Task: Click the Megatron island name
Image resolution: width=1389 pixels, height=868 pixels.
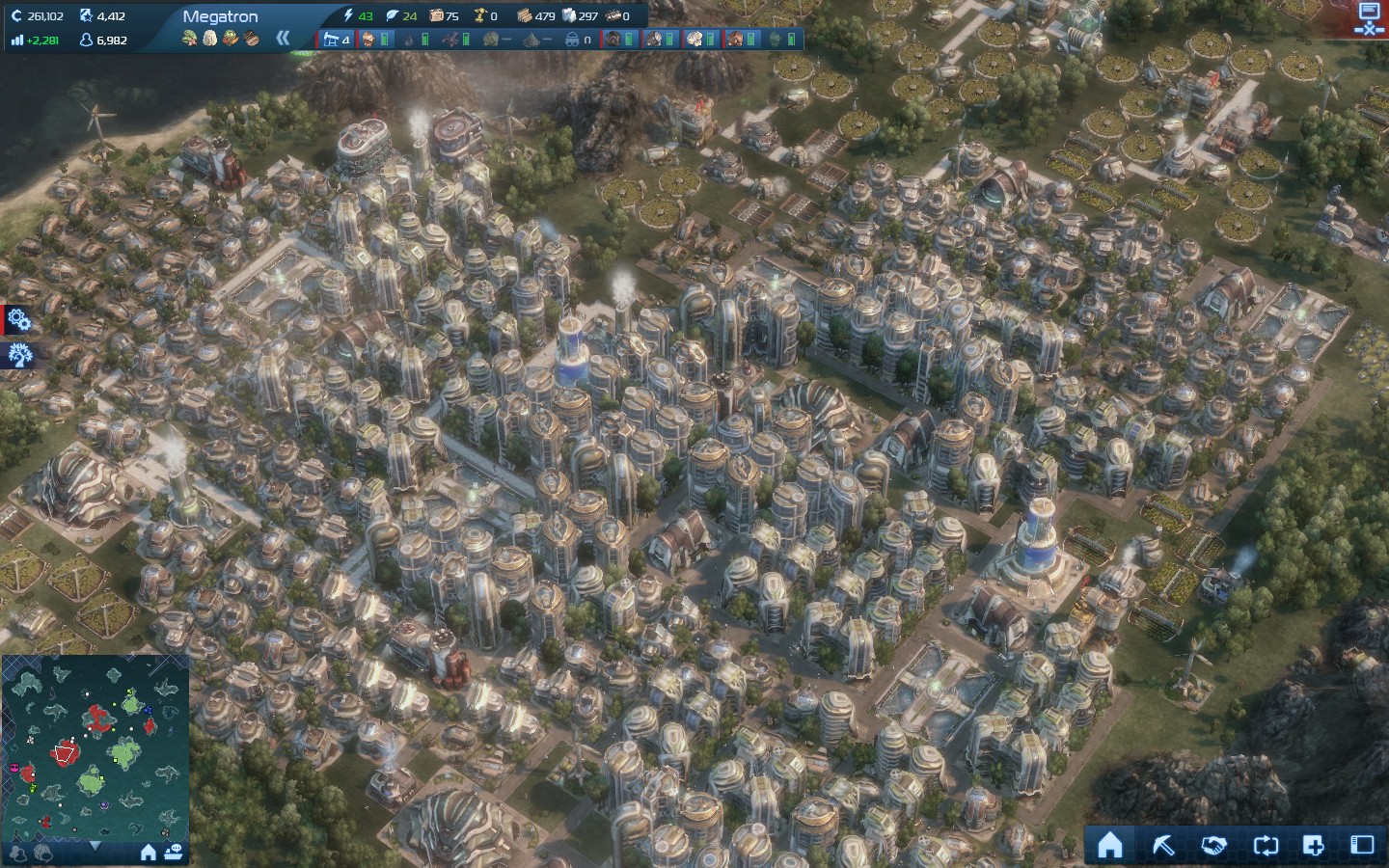Action: (220, 16)
